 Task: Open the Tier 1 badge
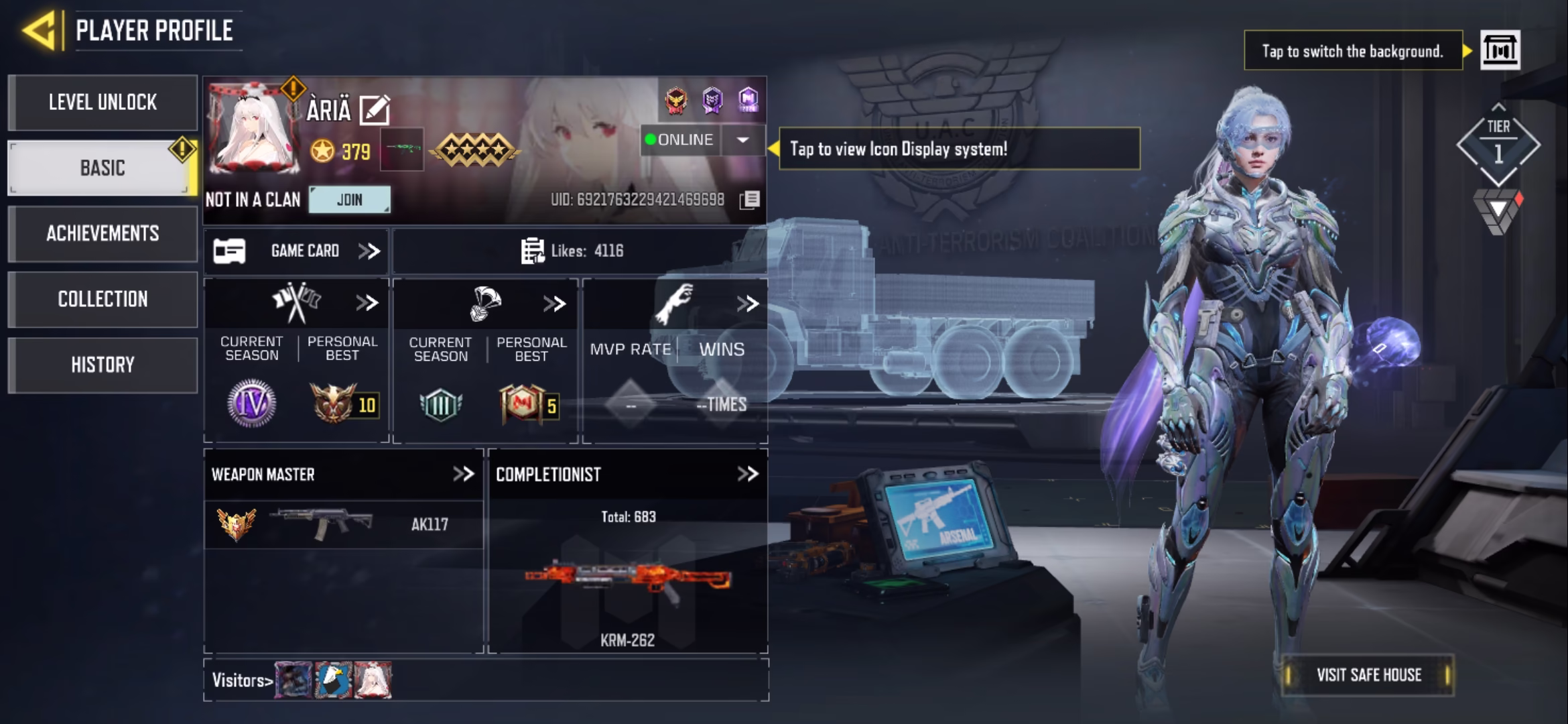coord(1498,144)
